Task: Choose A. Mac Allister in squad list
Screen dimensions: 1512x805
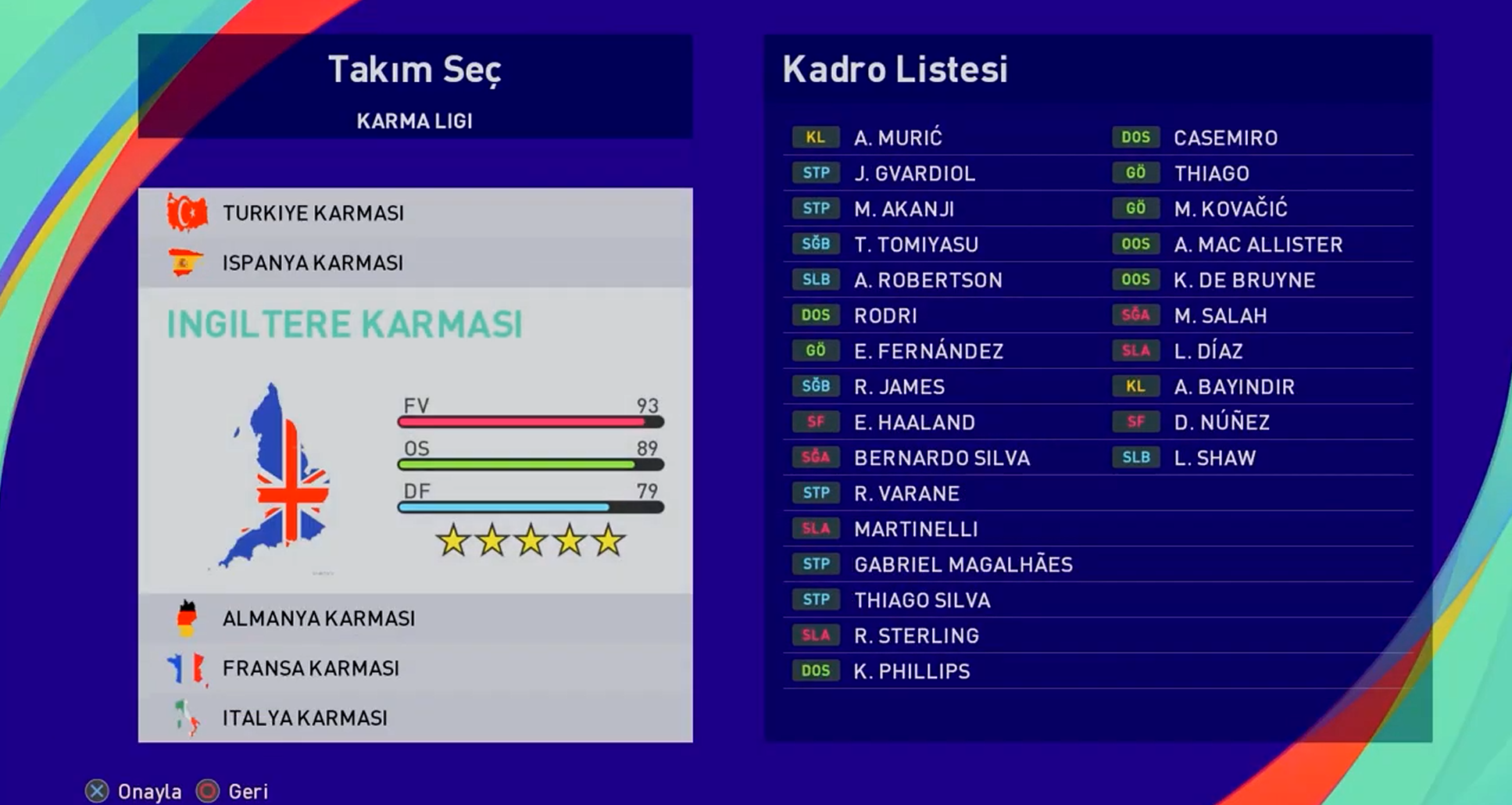Action: tap(1258, 245)
